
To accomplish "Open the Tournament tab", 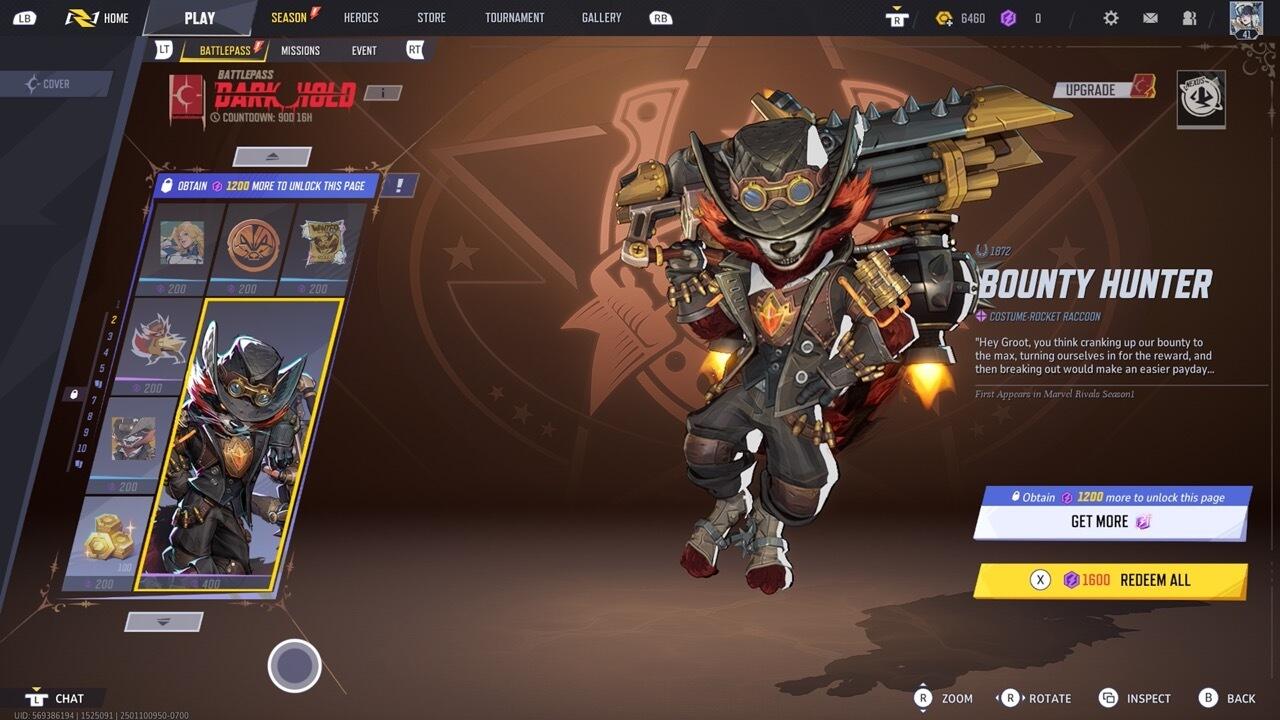I will pyautogui.click(x=514, y=18).
